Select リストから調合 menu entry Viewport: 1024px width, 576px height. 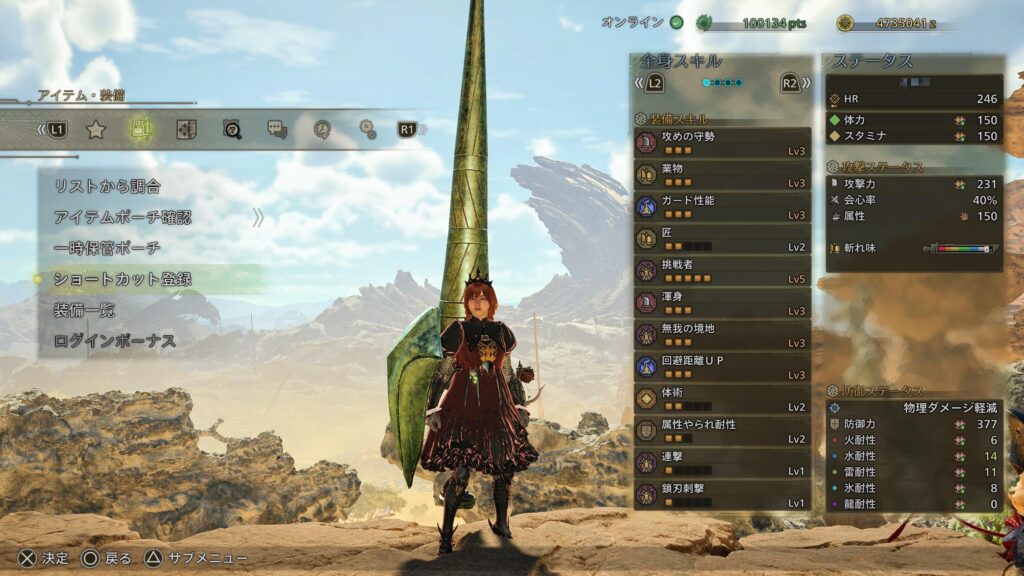[x=108, y=186]
